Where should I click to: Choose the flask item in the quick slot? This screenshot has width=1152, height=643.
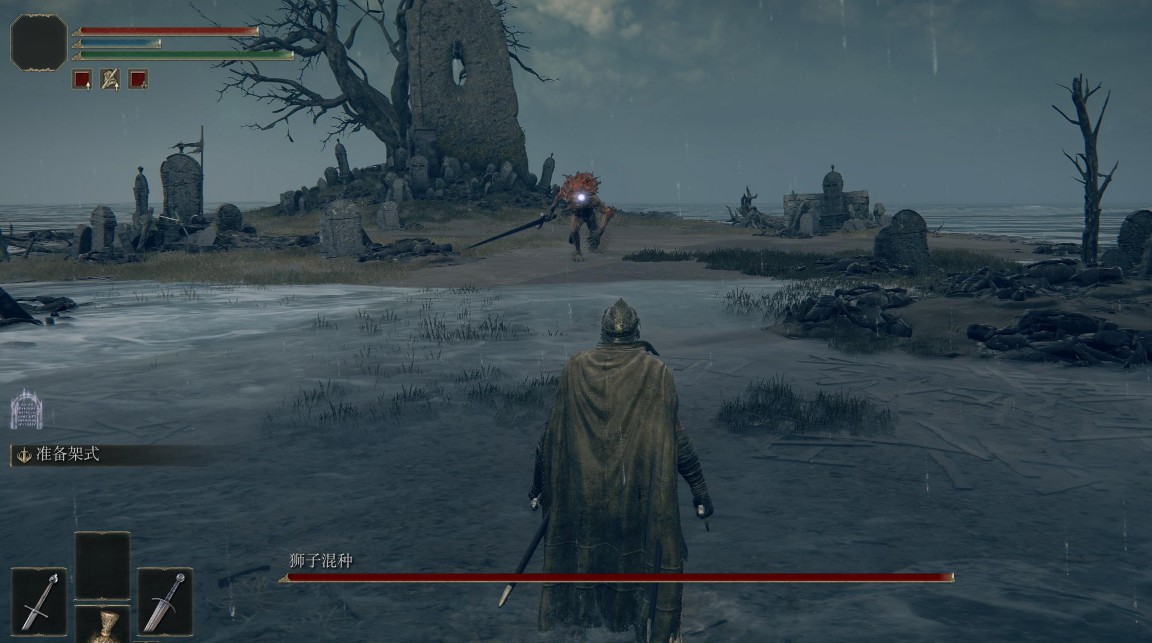[x=102, y=626]
